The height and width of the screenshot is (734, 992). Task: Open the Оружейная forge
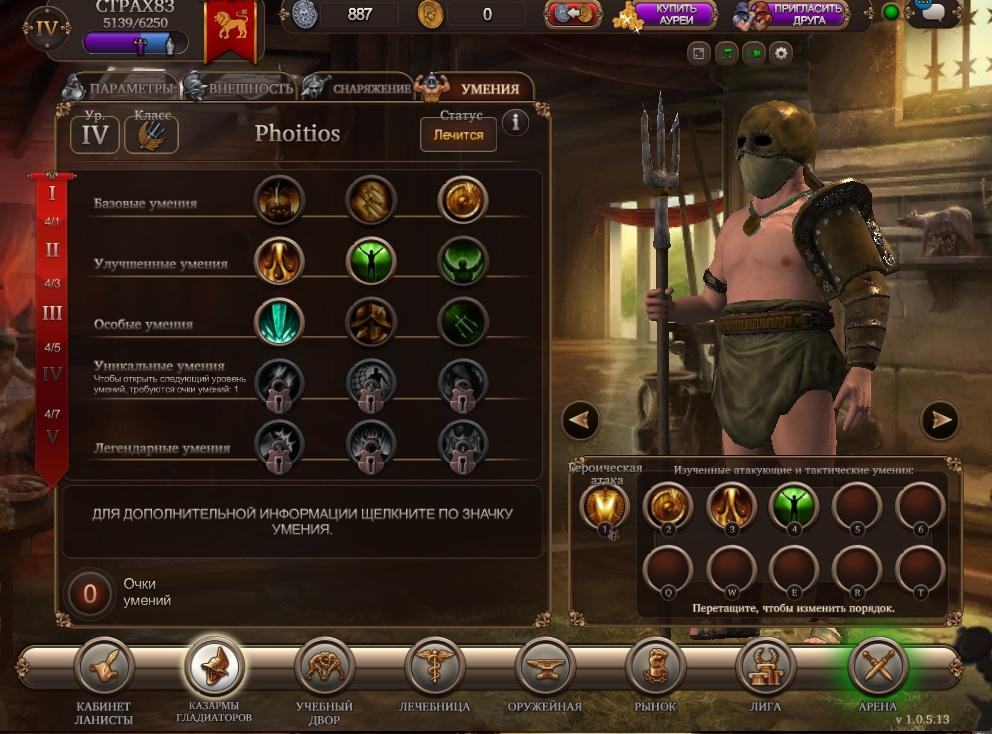click(545, 669)
